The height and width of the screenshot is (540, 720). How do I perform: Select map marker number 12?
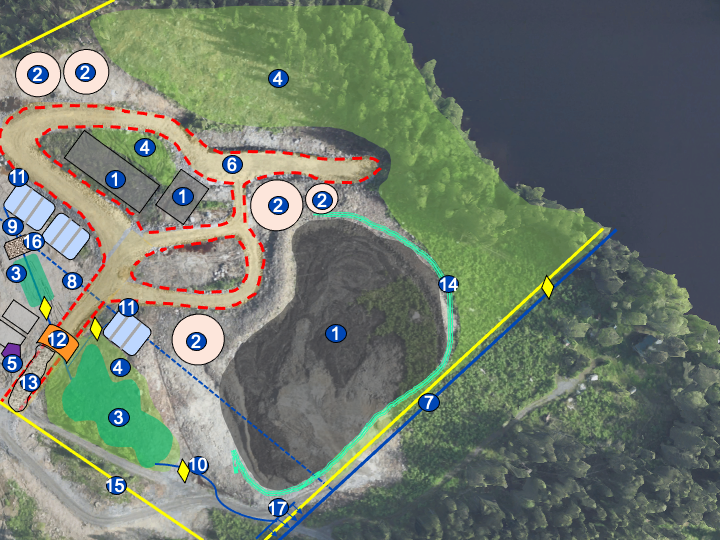[x=59, y=340]
